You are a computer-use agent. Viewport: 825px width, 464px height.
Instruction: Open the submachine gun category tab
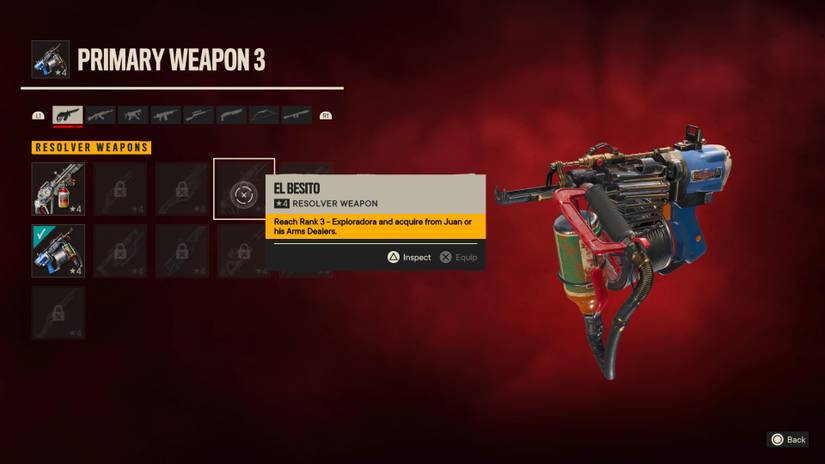pos(133,116)
